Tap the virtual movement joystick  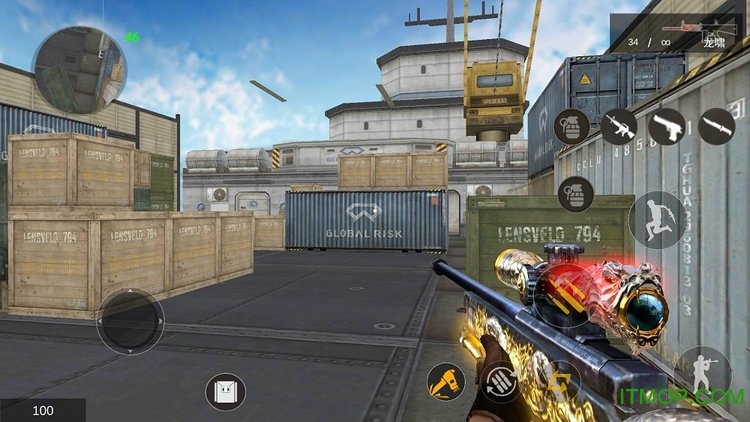(x=130, y=321)
